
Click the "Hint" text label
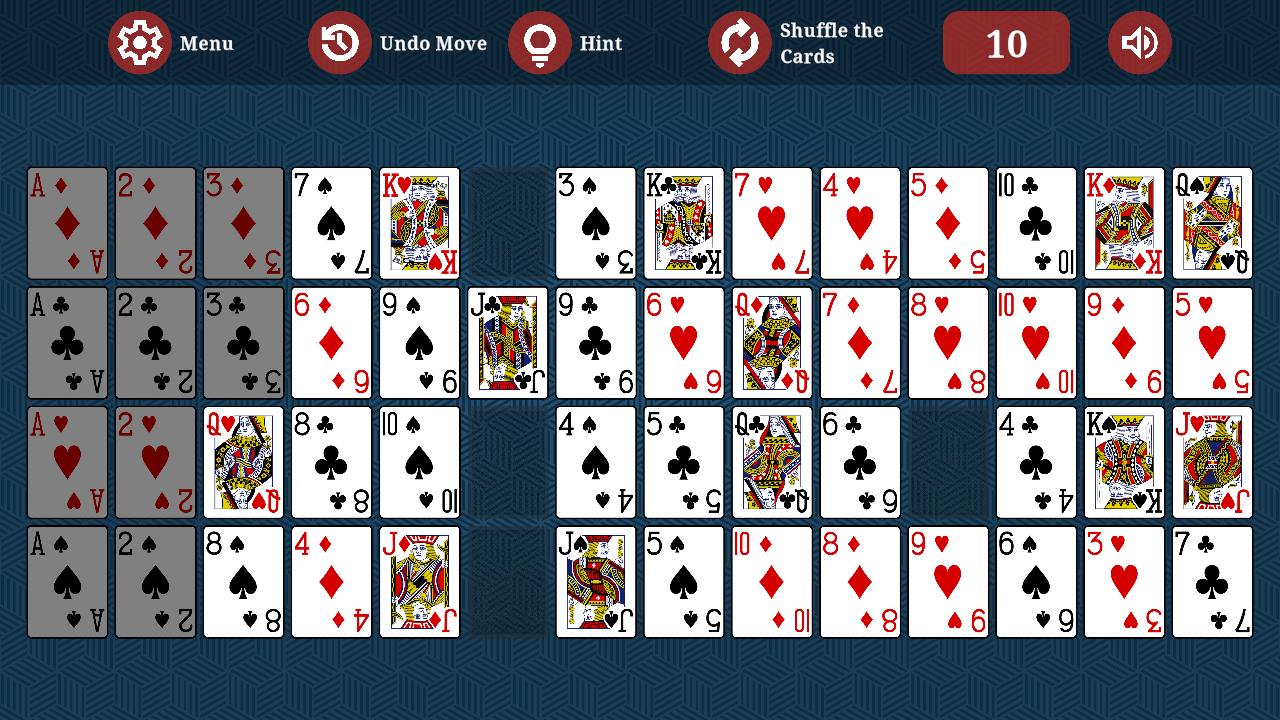point(600,43)
